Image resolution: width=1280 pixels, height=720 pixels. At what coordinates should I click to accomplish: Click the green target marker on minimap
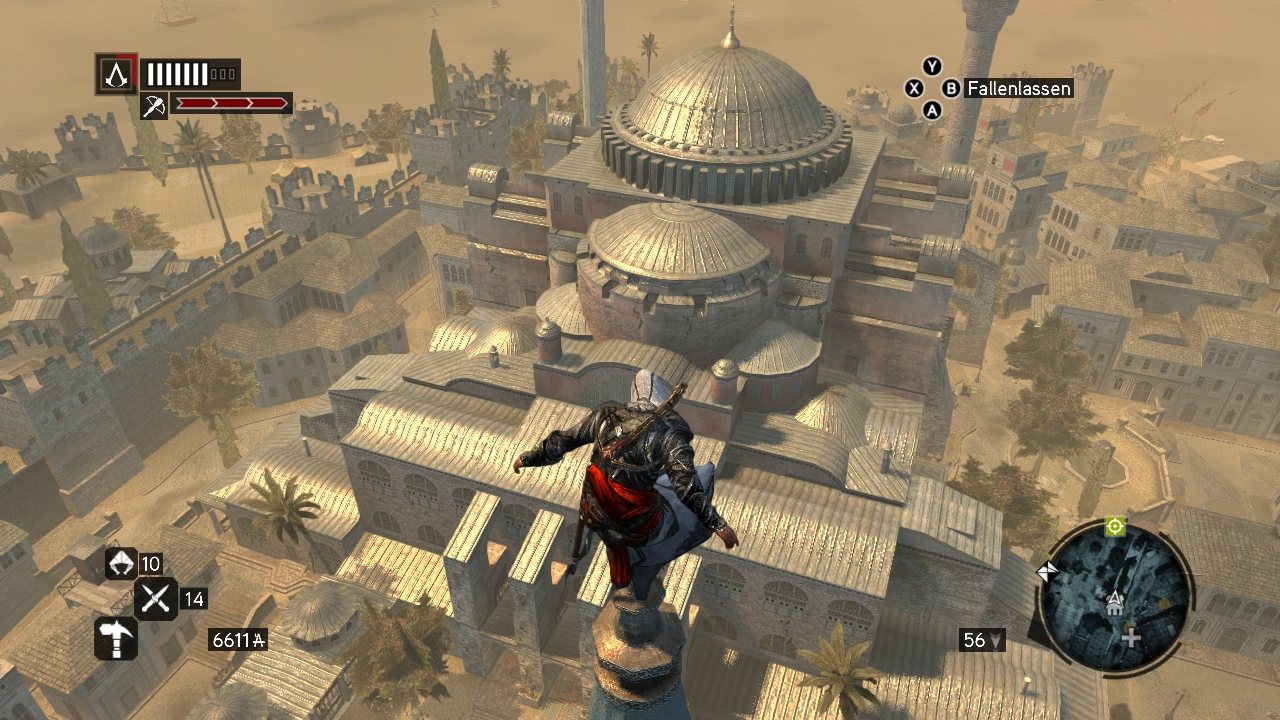pos(1115,526)
